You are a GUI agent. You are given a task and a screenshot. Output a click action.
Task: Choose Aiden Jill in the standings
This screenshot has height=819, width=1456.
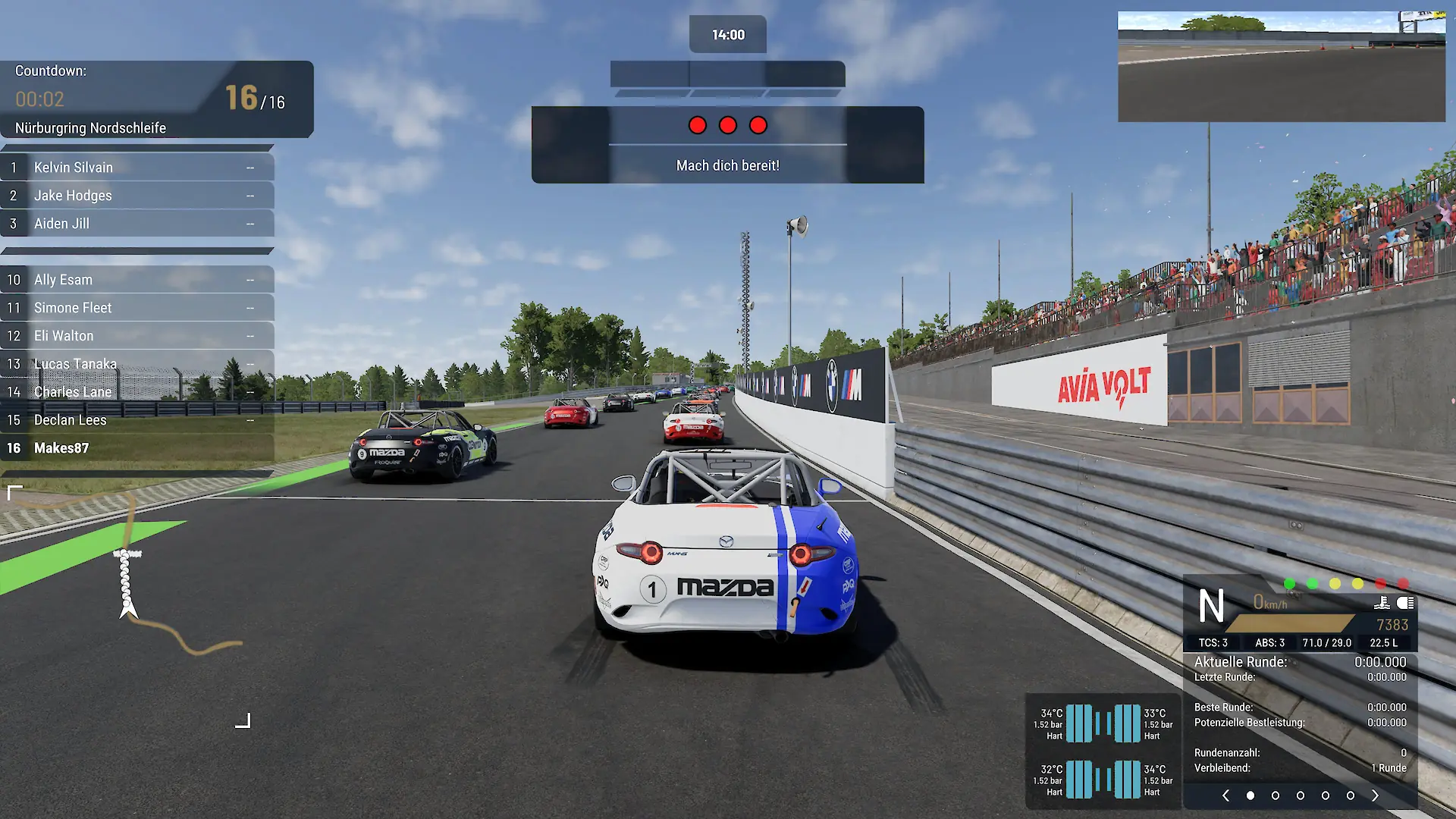[x=136, y=224]
